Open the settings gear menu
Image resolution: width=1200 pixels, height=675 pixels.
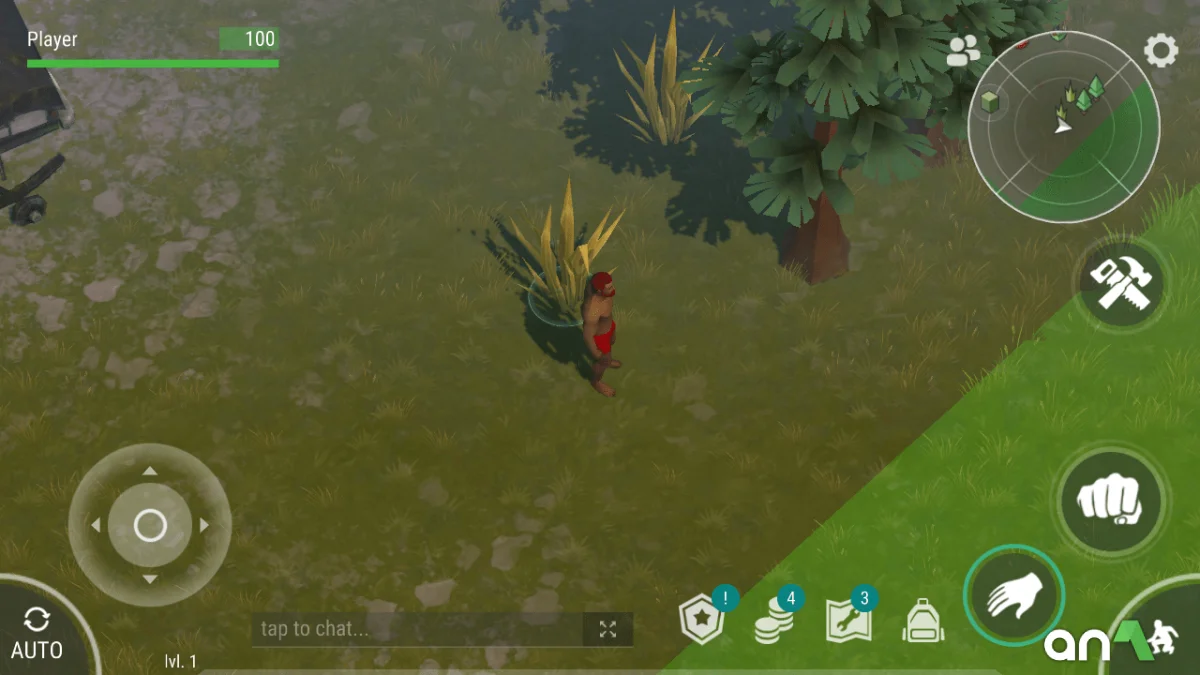1160,50
